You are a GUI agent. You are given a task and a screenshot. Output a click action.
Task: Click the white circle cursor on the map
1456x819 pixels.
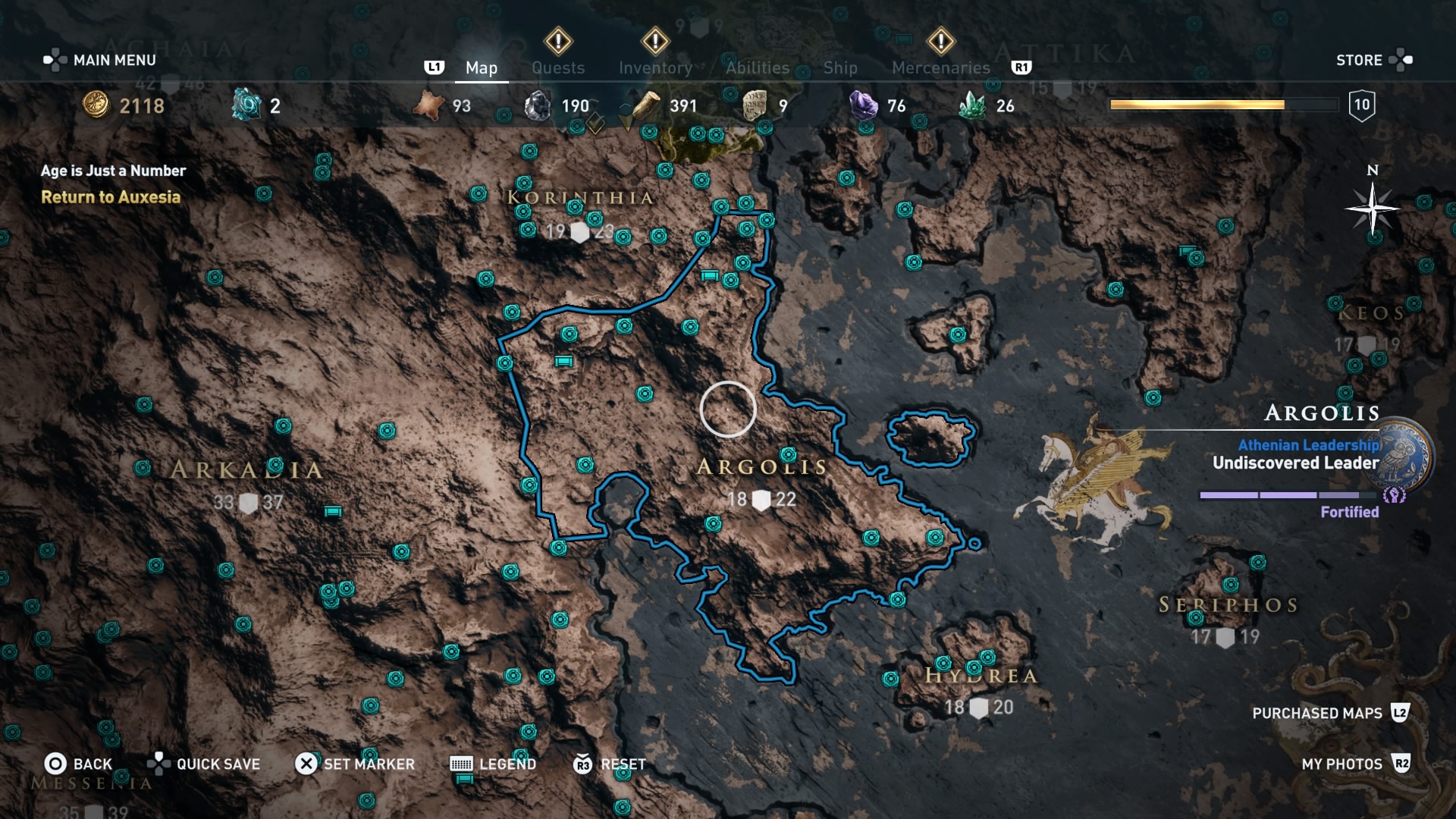pyautogui.click(x=729, y=409)
